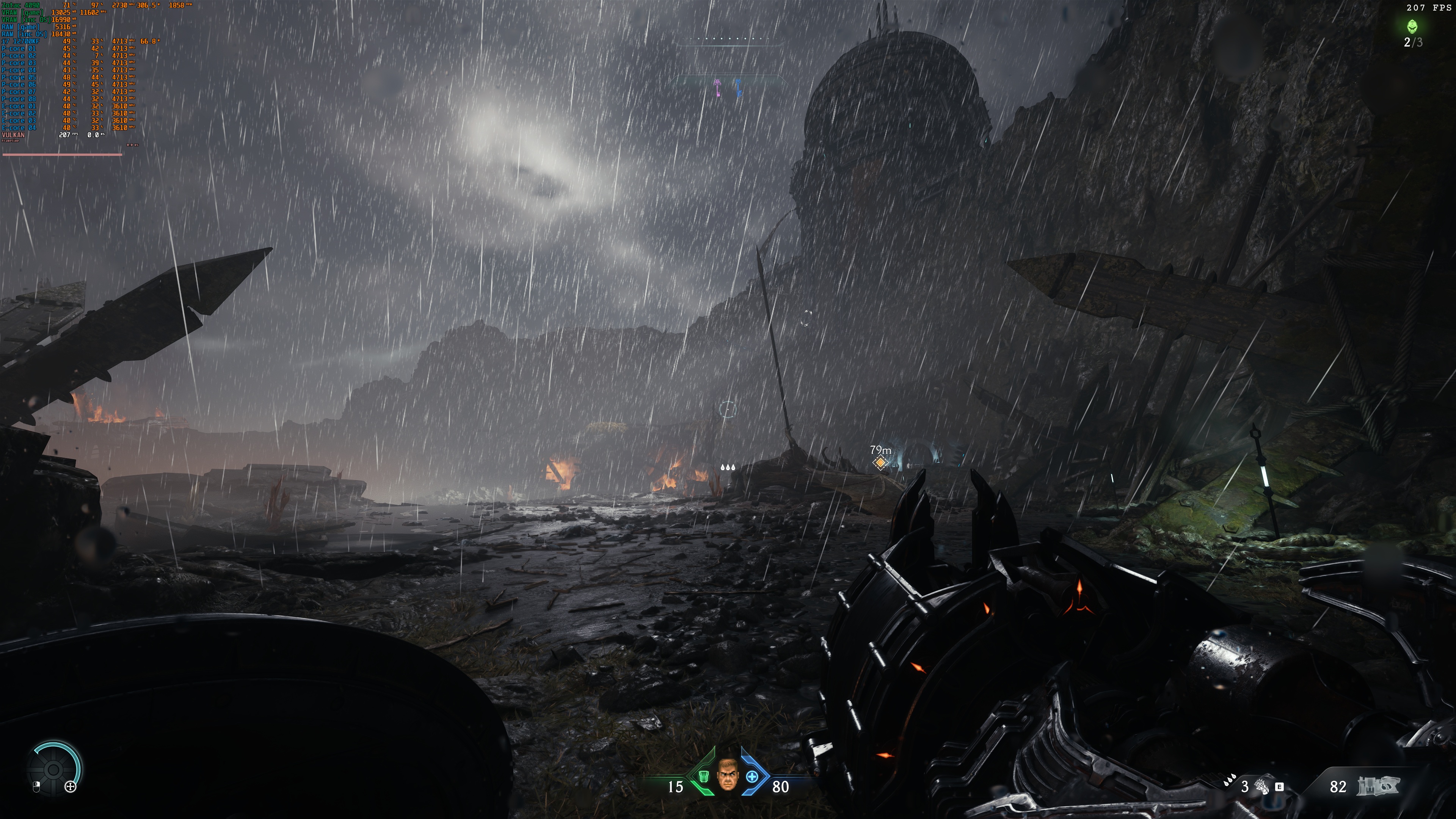Select the orange objective marker at 79m
Viewport: 1456px width, 819px height.
880,463
